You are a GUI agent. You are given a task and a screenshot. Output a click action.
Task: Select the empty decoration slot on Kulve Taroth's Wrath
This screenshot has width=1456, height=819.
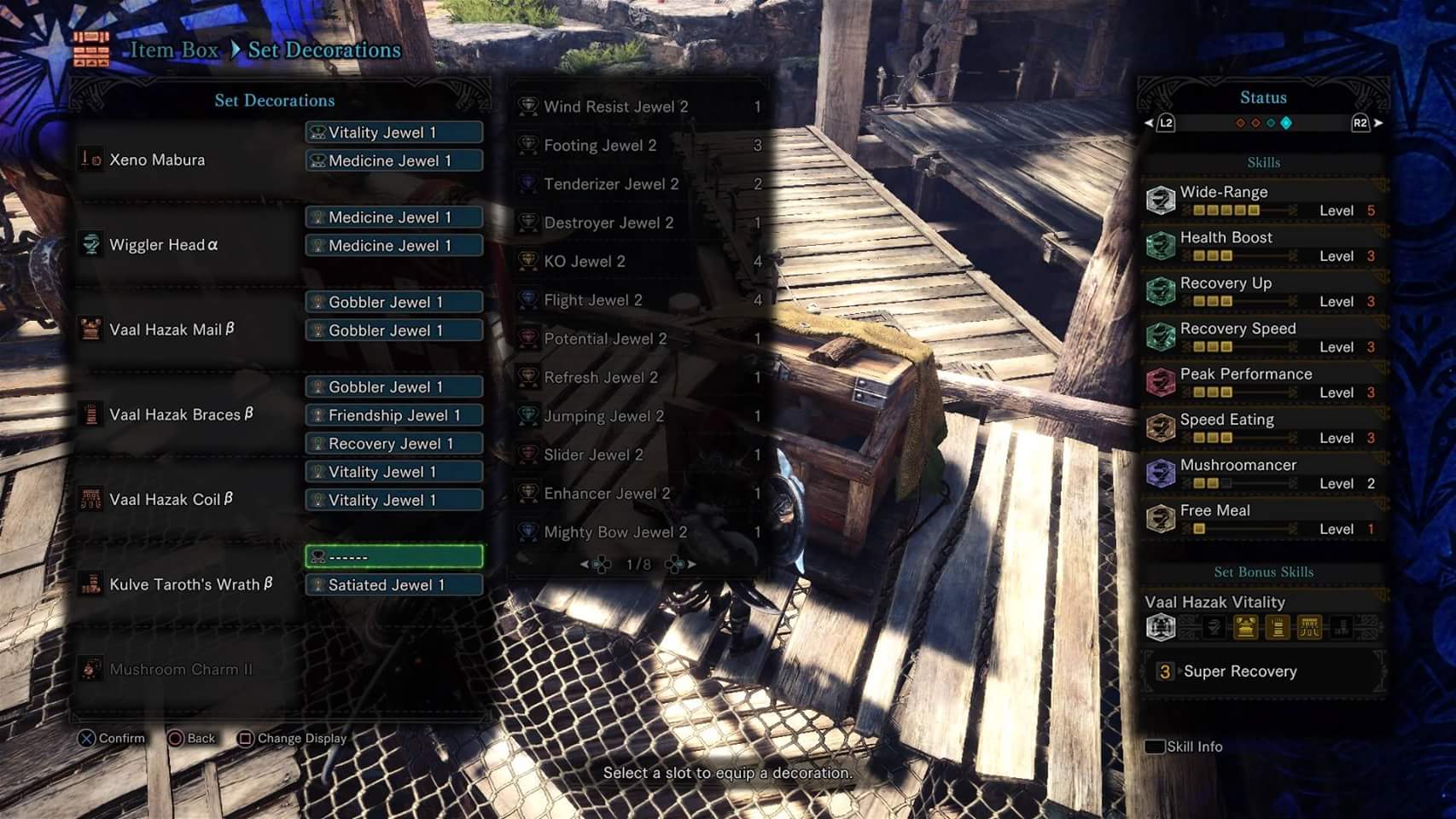point(393,555)
